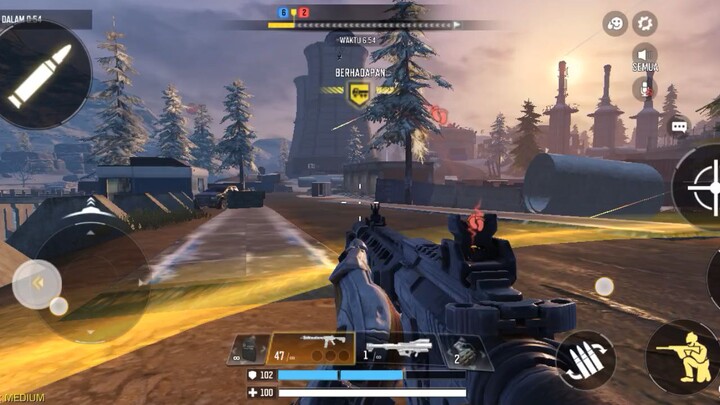Open the quick chat bubble
This screenshot has width=720, height=405.
click(x=680, y=127)
